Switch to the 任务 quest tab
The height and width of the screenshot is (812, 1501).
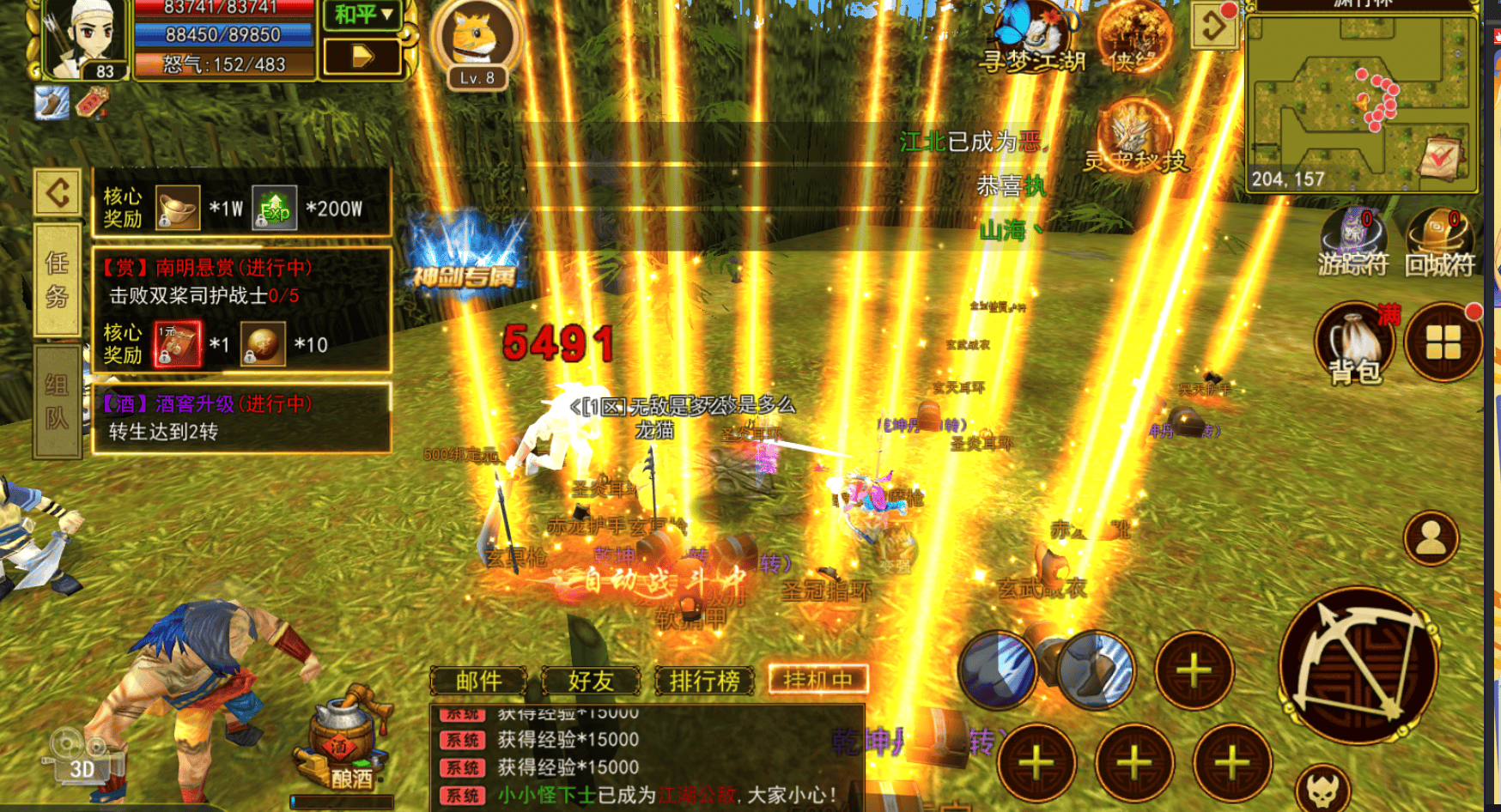click(x=57, y=280)
